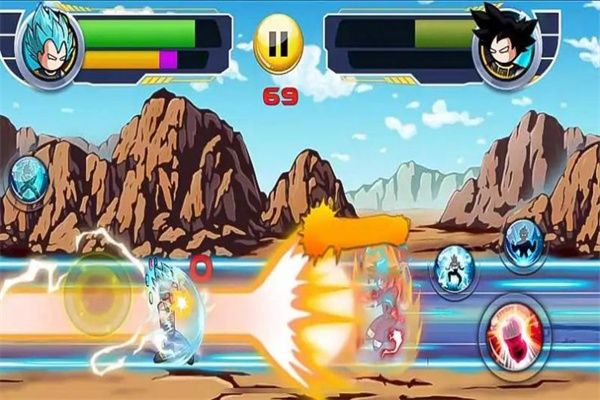Trigger the blue crossed-arms skill icon
This screenshot has width=600, height=400.
click(x=27, y=180)
